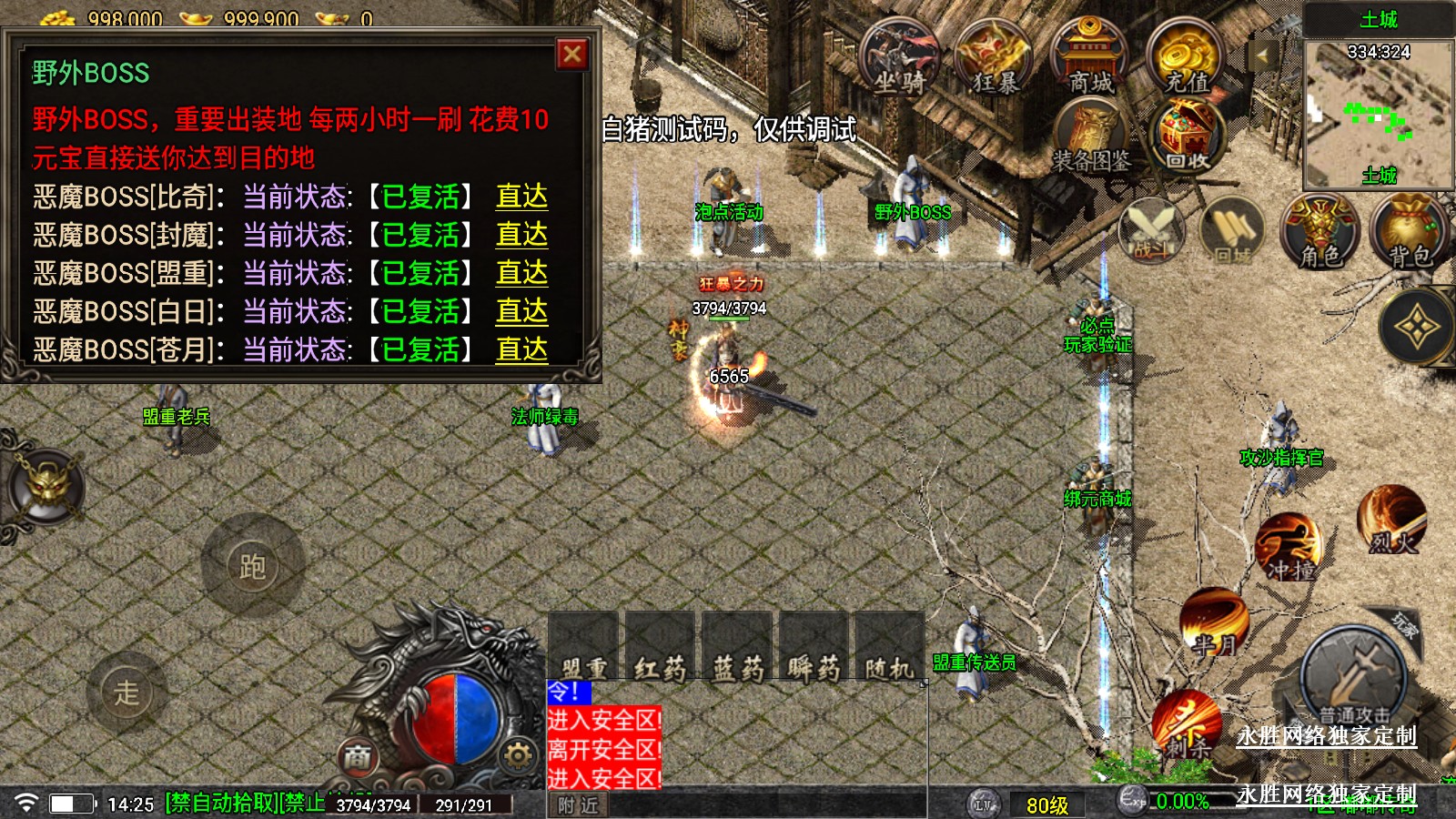
Task: Select the 红药 quick slot
Action: 660,648
